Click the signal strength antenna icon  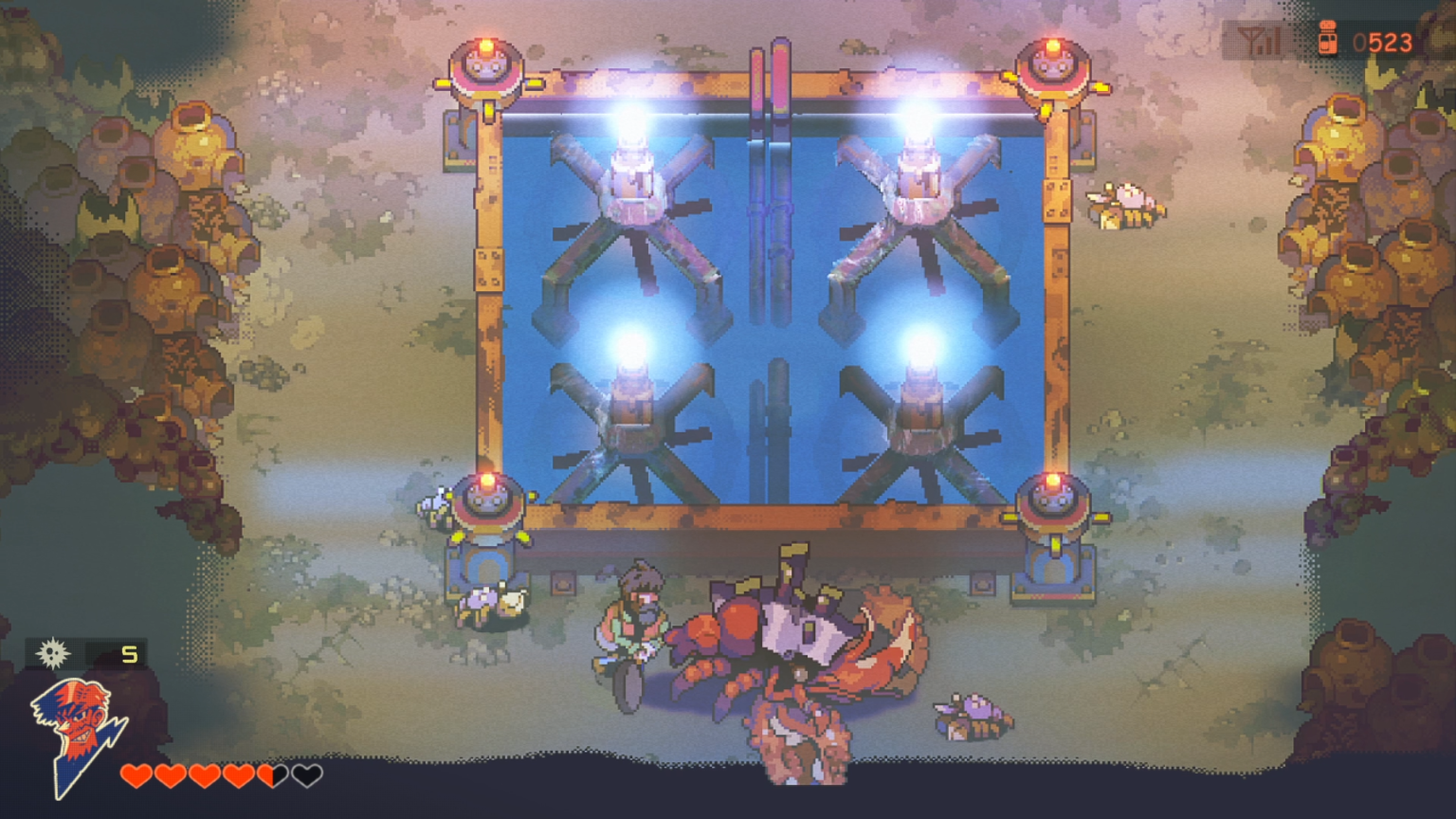1261,42
